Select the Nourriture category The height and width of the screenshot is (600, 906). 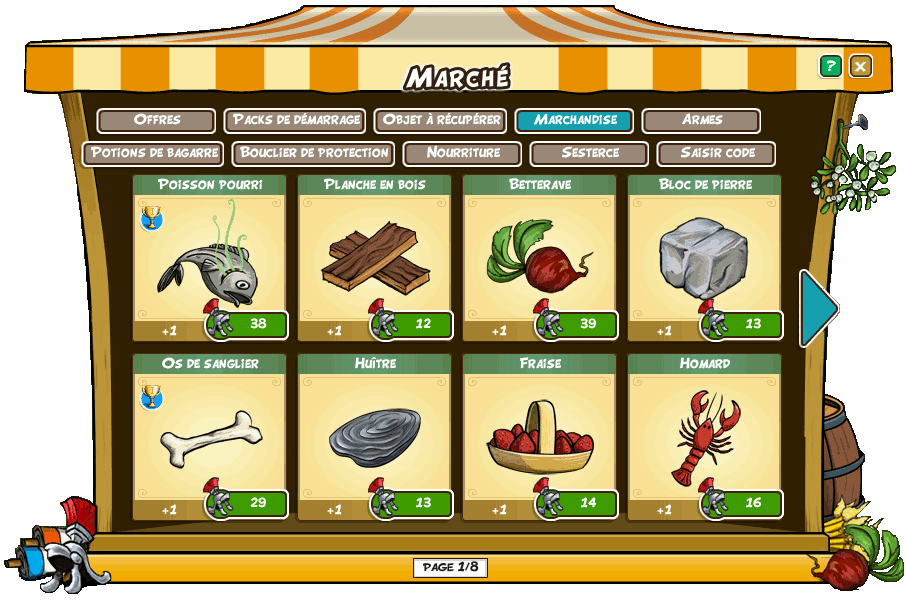(x=462, y=153)
